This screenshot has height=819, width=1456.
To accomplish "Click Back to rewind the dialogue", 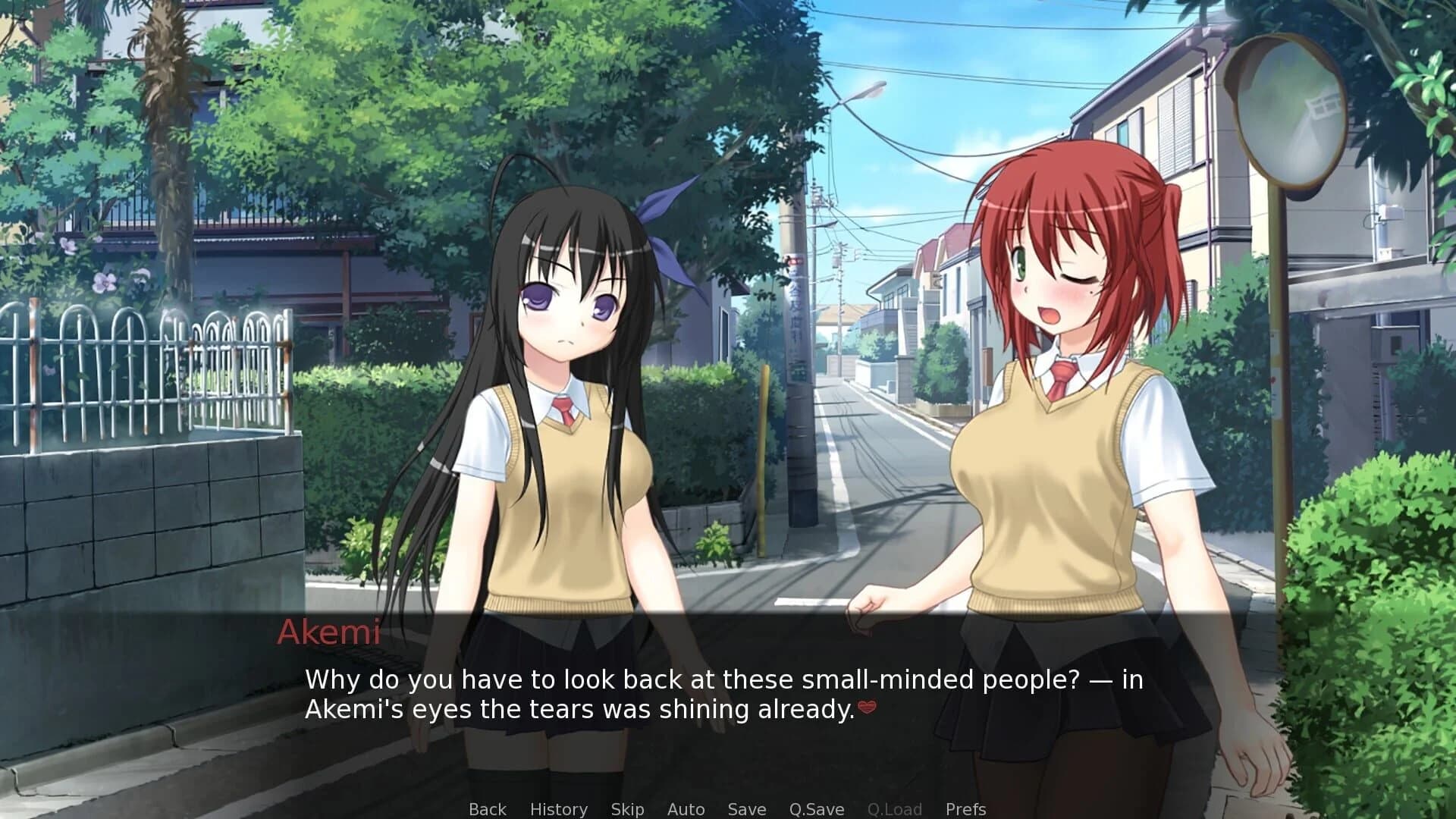I will [487, 809].
